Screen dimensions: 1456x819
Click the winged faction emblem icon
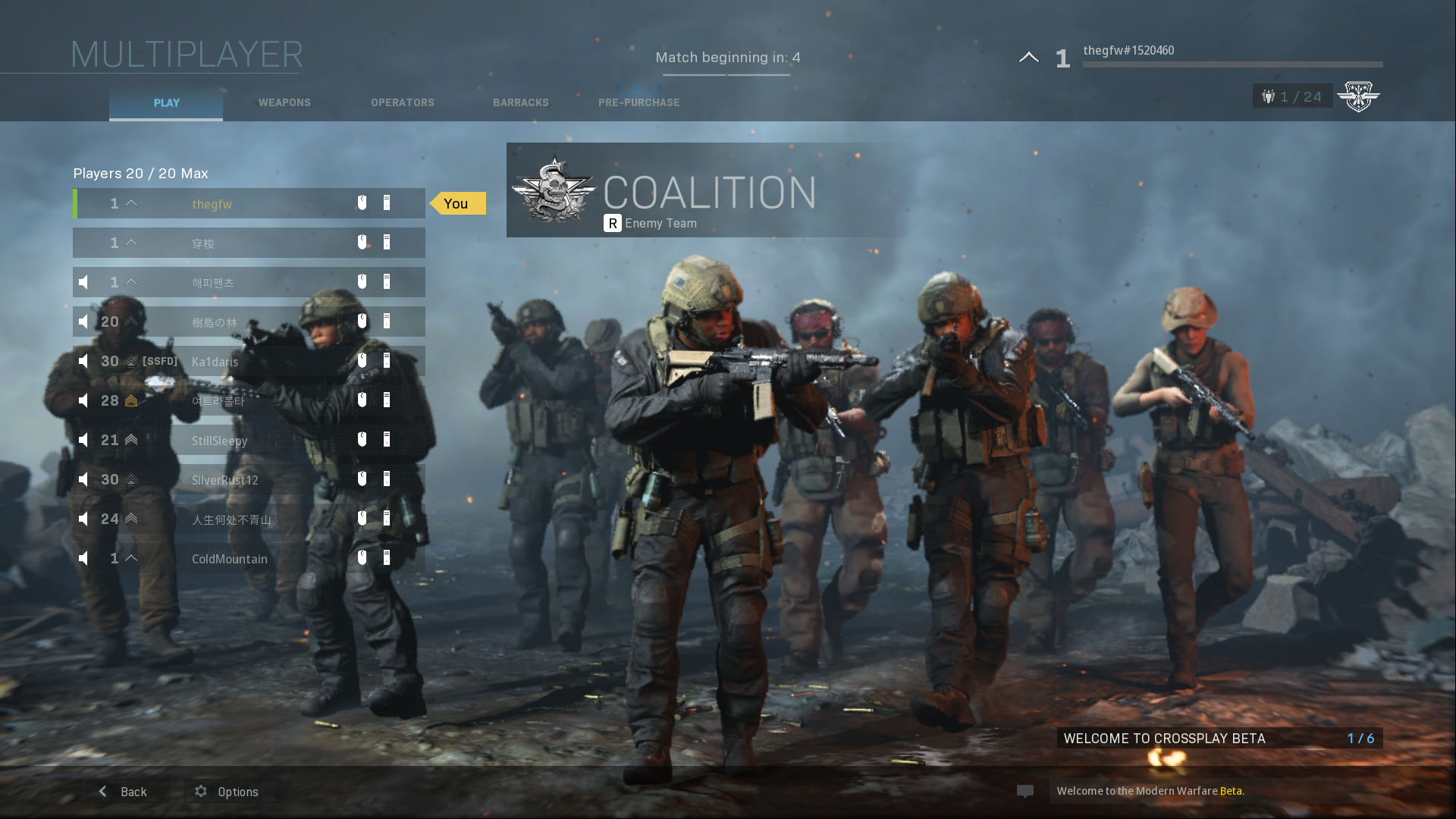pyautogui.click(x=1358, y=96)
